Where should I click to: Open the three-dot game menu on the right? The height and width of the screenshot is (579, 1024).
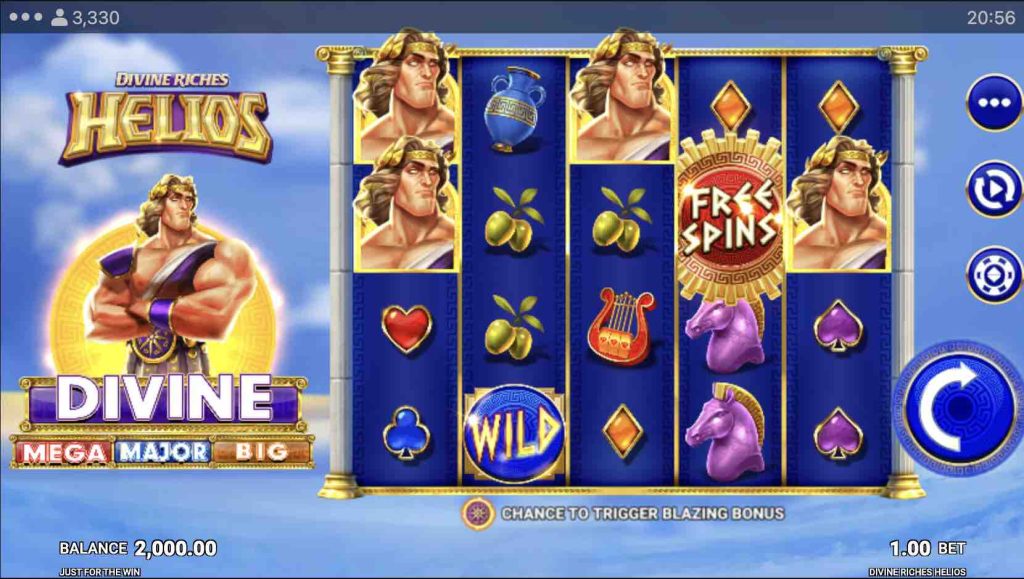[993, 104]
